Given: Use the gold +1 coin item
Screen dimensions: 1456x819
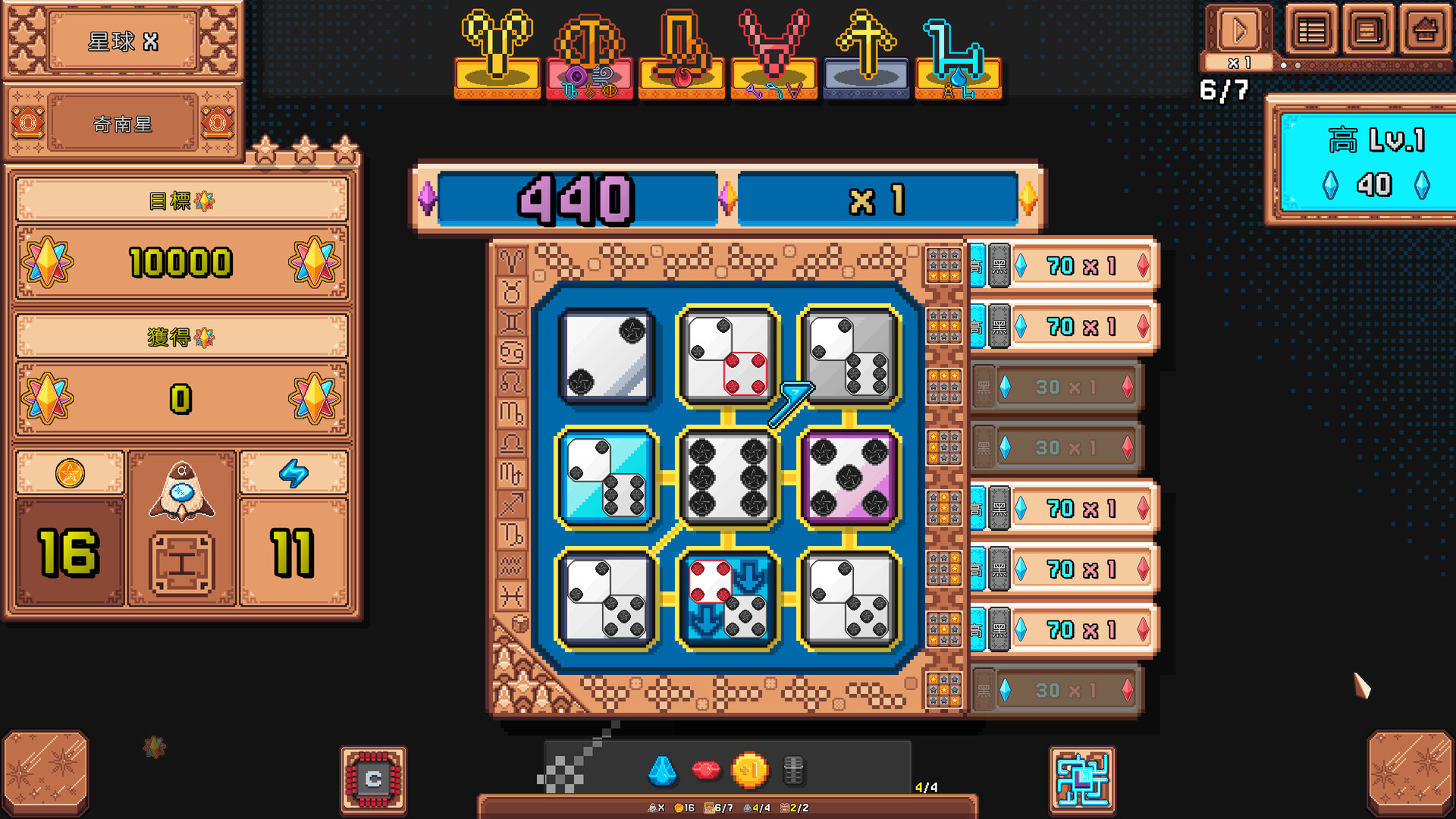Looking at the screenshot, I should [x=749, y=770].
